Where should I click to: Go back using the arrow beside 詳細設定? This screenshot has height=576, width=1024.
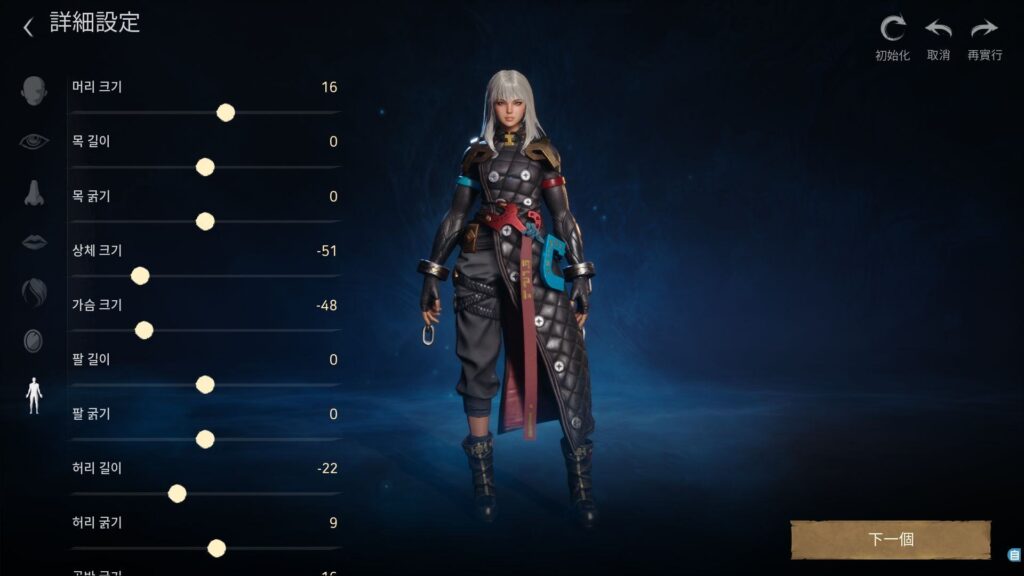pyautogui.click(x=28, y=26)
